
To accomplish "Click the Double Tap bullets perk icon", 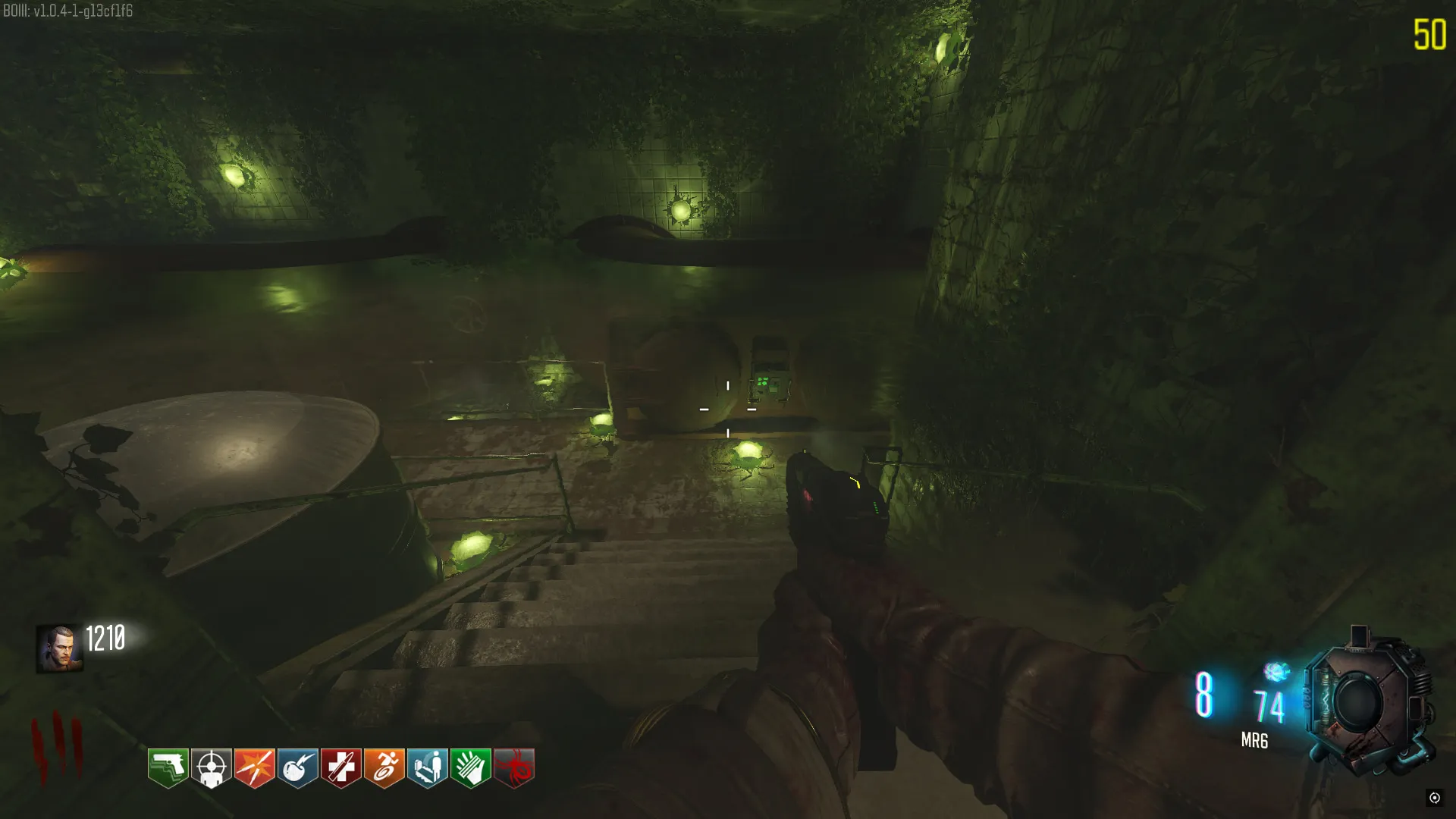I will click(x=255, y=767).
